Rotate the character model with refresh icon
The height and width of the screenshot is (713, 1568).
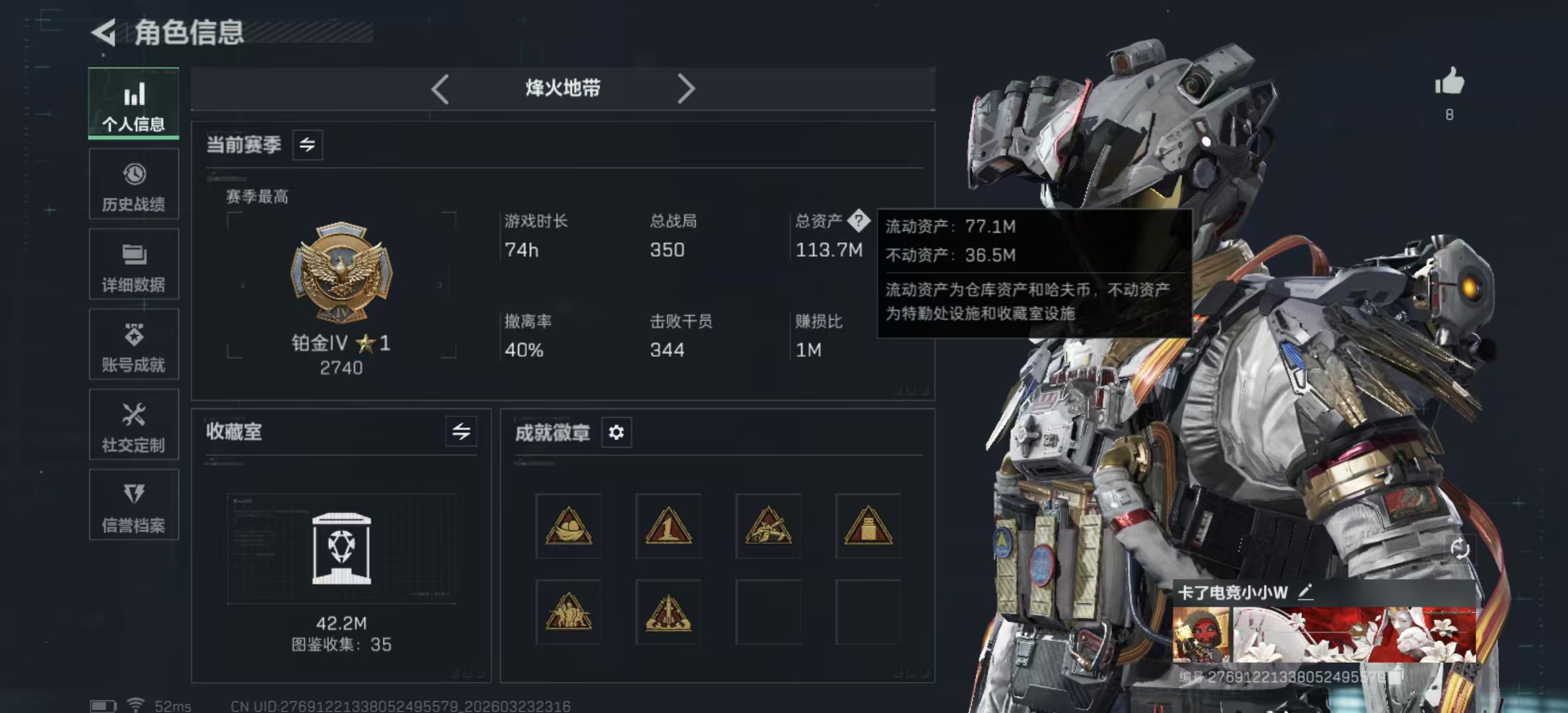coord(1460,549)
